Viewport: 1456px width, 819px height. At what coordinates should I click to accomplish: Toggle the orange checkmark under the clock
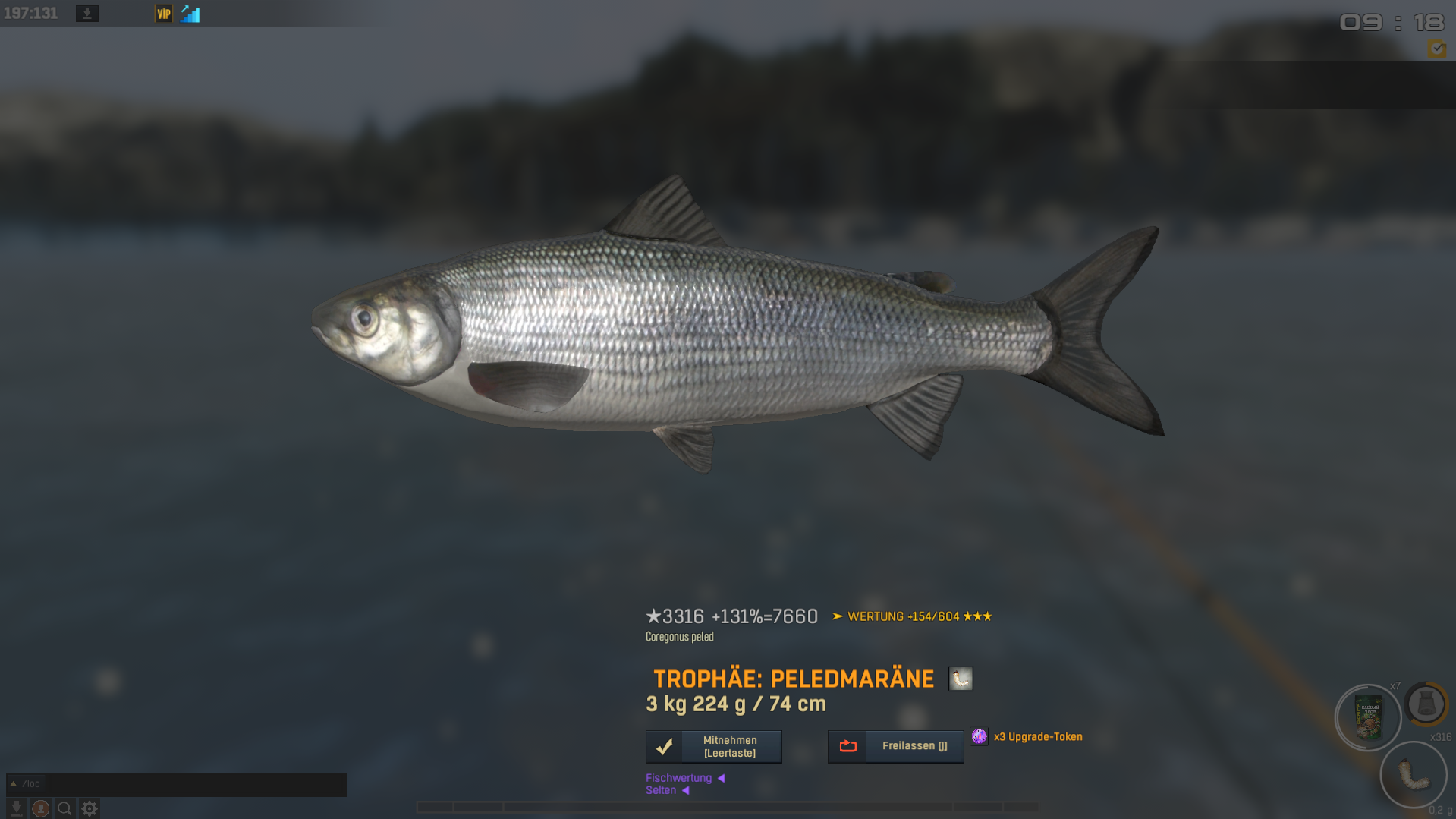(1436, 49)
